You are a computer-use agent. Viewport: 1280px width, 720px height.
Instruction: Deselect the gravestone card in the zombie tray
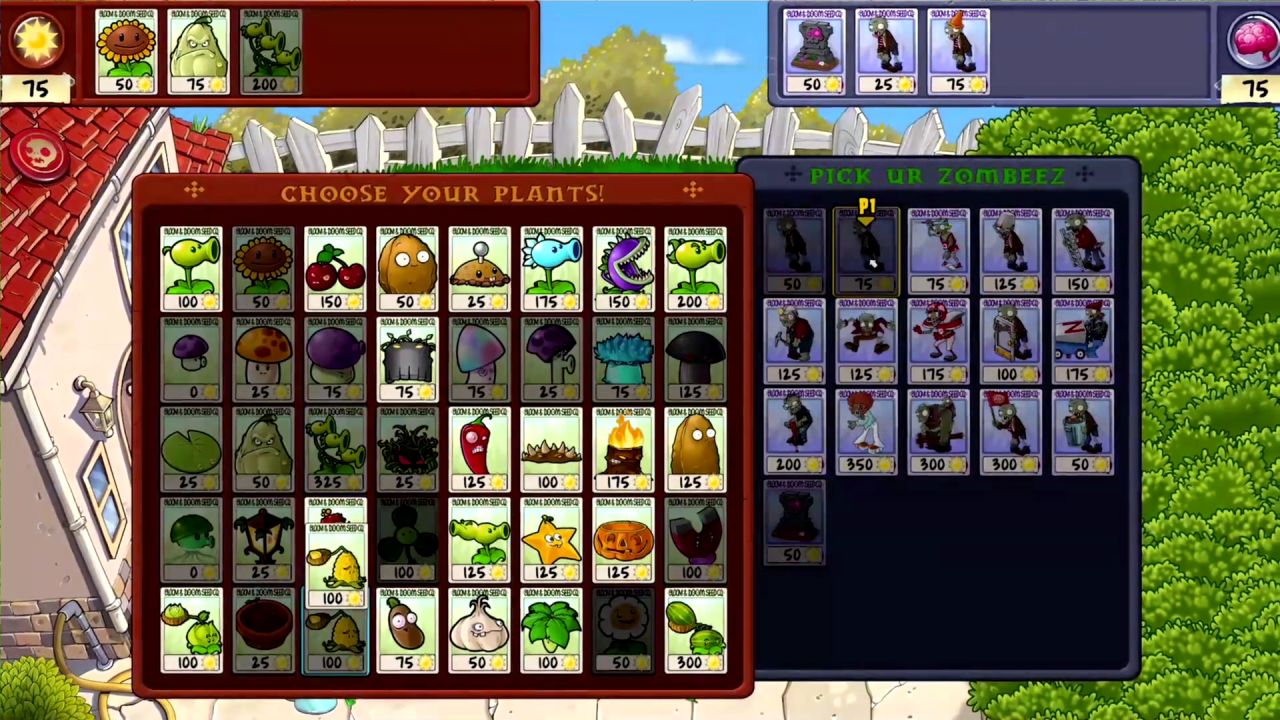coord(815,50)
